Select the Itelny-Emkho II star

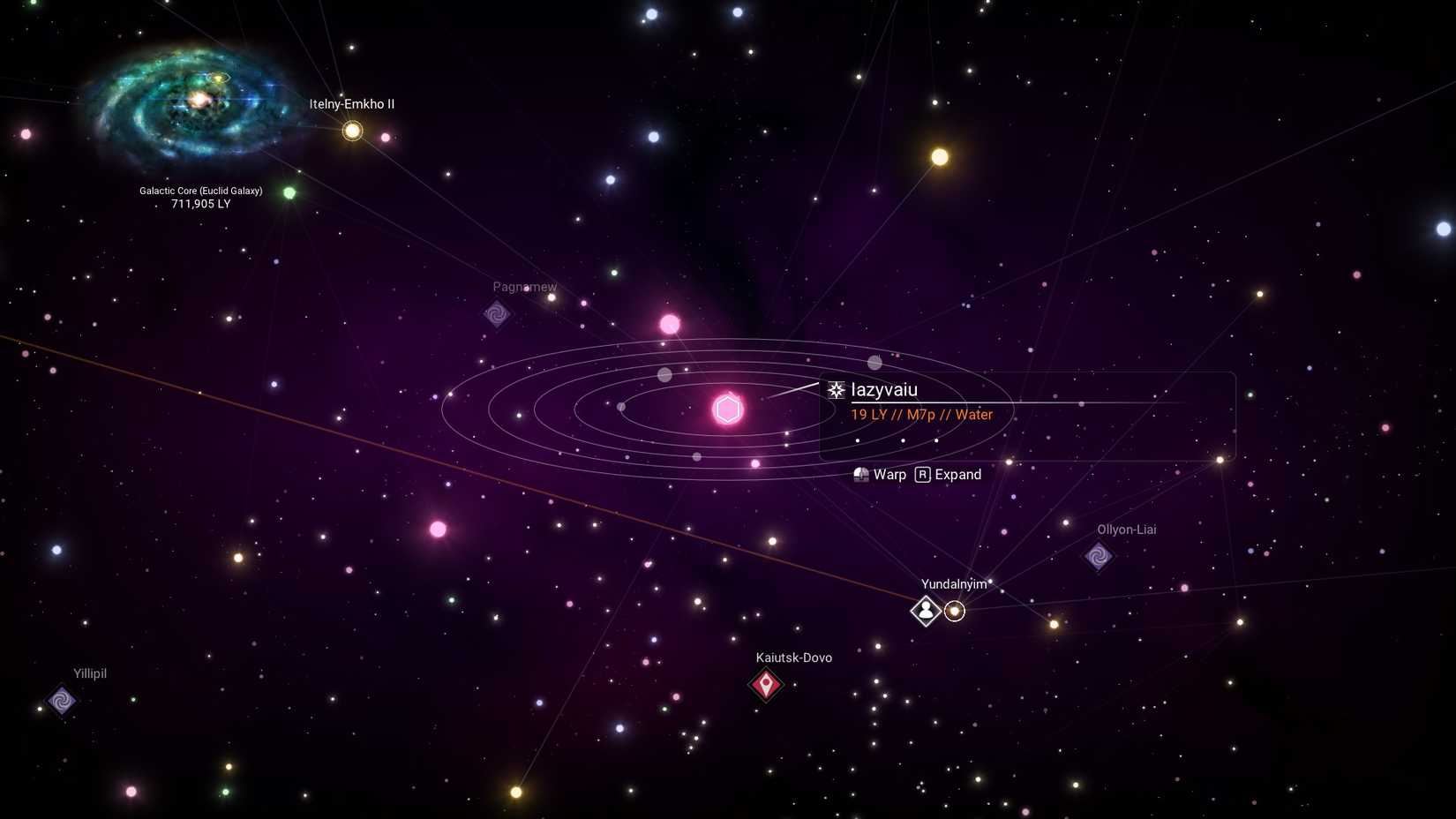click(x=350, y=130)
